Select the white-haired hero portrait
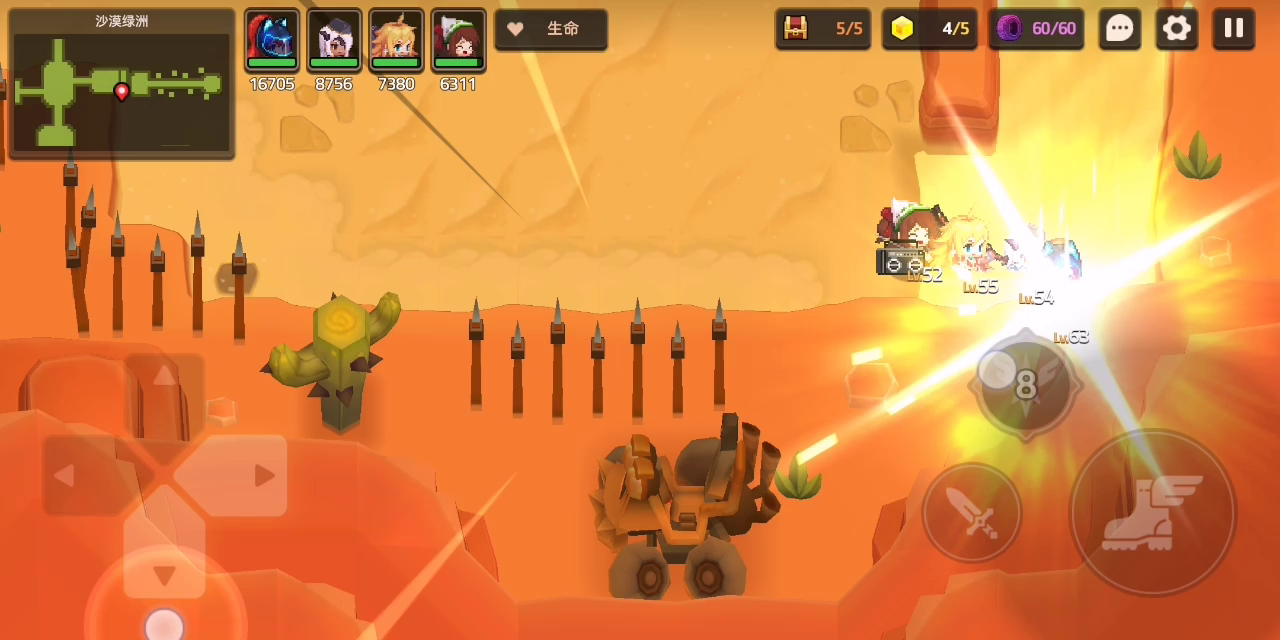Image resolution: width=1280 pixels, height=640 pixels. [x=334, y=42]
